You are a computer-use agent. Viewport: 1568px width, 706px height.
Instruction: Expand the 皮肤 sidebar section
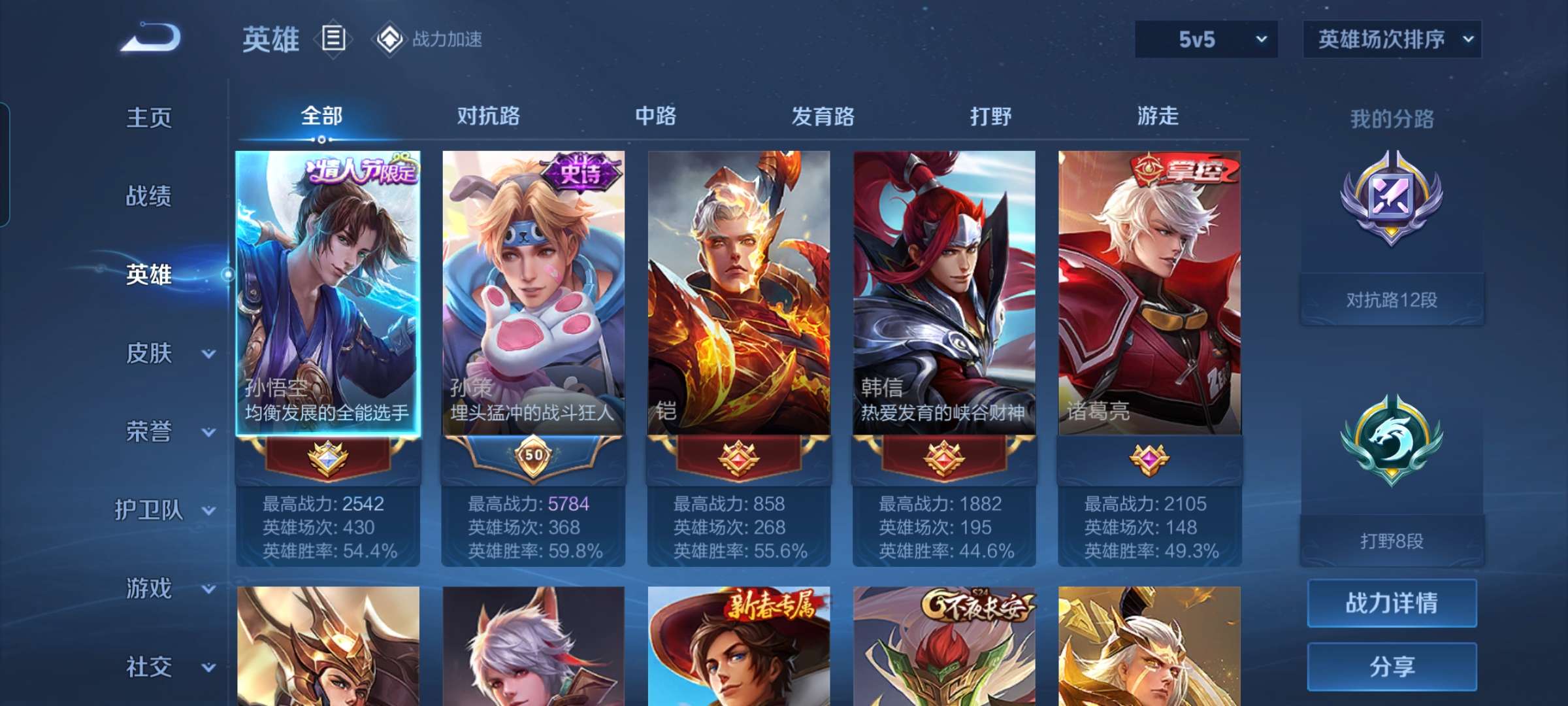coord(149,353)
